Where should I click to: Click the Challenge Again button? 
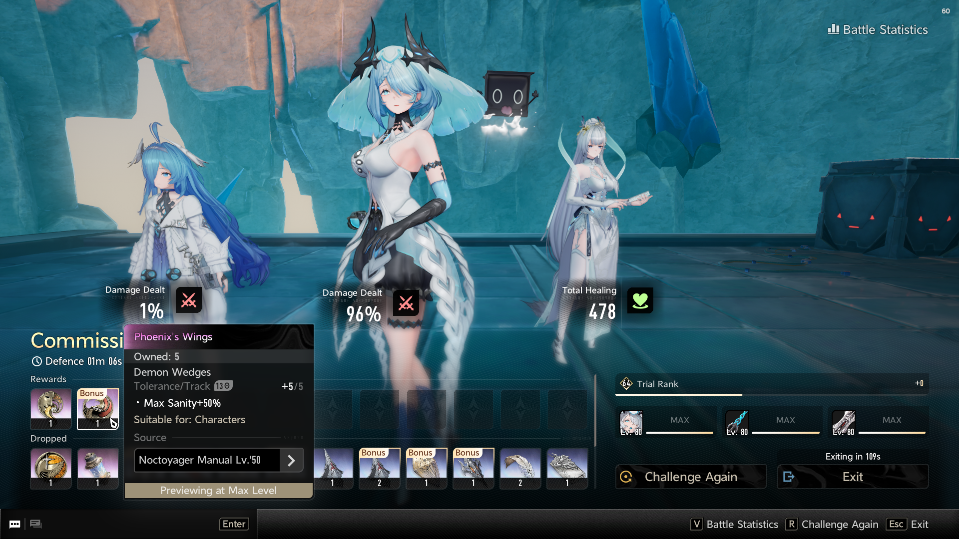691,477
